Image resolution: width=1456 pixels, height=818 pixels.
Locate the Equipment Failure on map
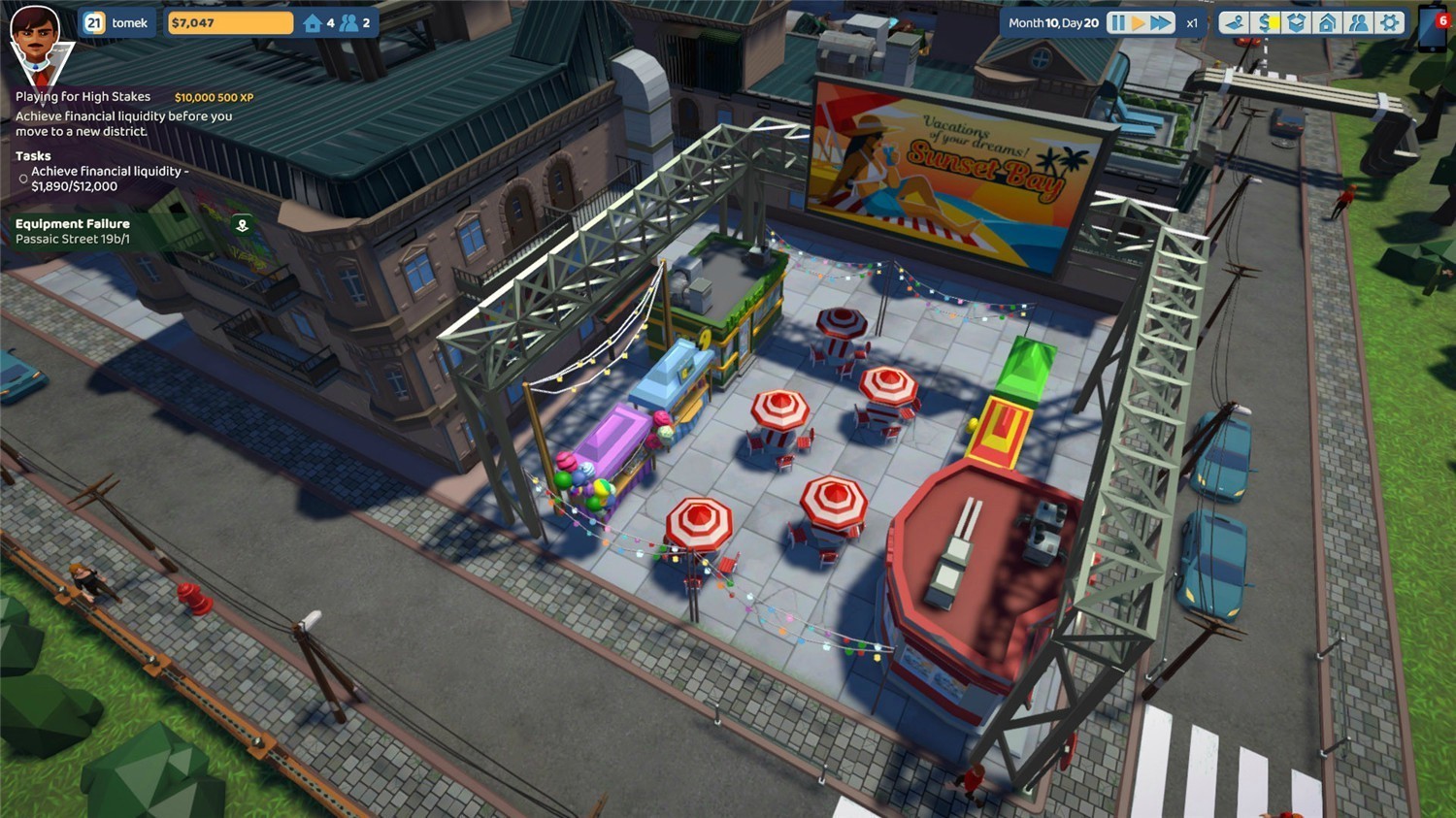243,226
